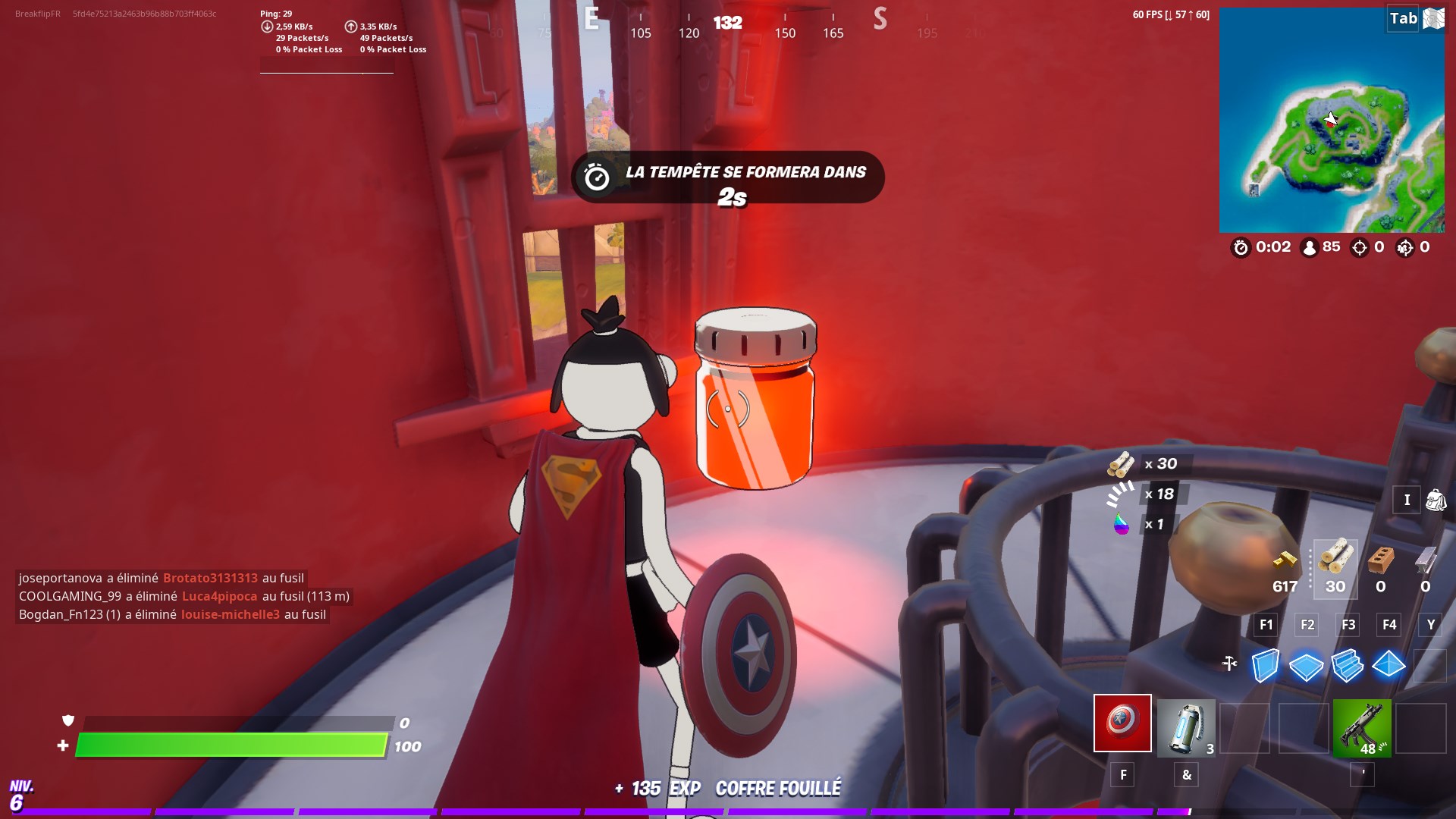Open the map with the Tab button
1456x819 pixels.
(x=1401, y=19)
